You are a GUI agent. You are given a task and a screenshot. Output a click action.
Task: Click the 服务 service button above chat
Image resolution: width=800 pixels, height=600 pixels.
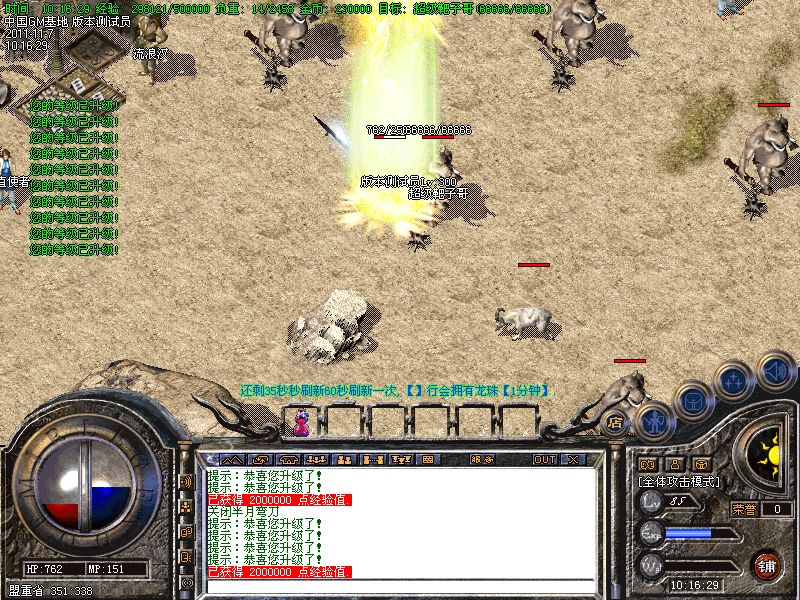pyautogui.click(x=481, y=460)
